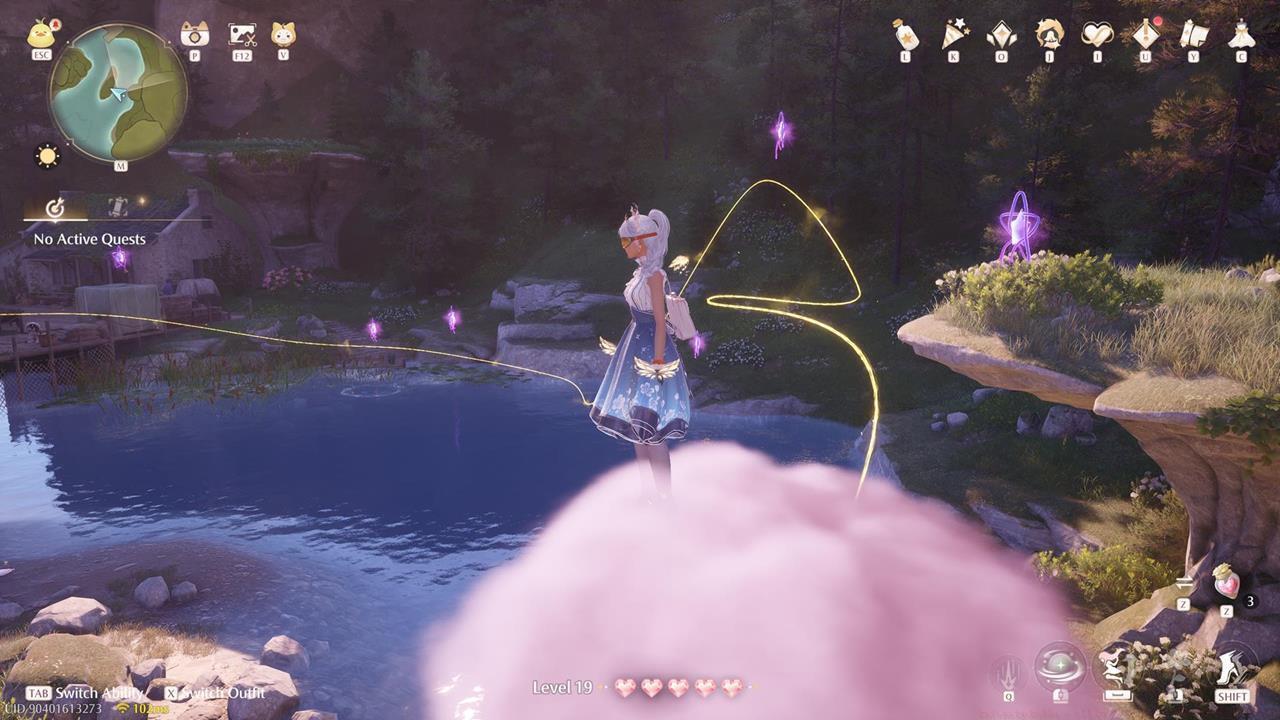Toggle the day-night sun indicator beside the minimap
This screenshot has width=1280, height=720.
coord(46,155)
